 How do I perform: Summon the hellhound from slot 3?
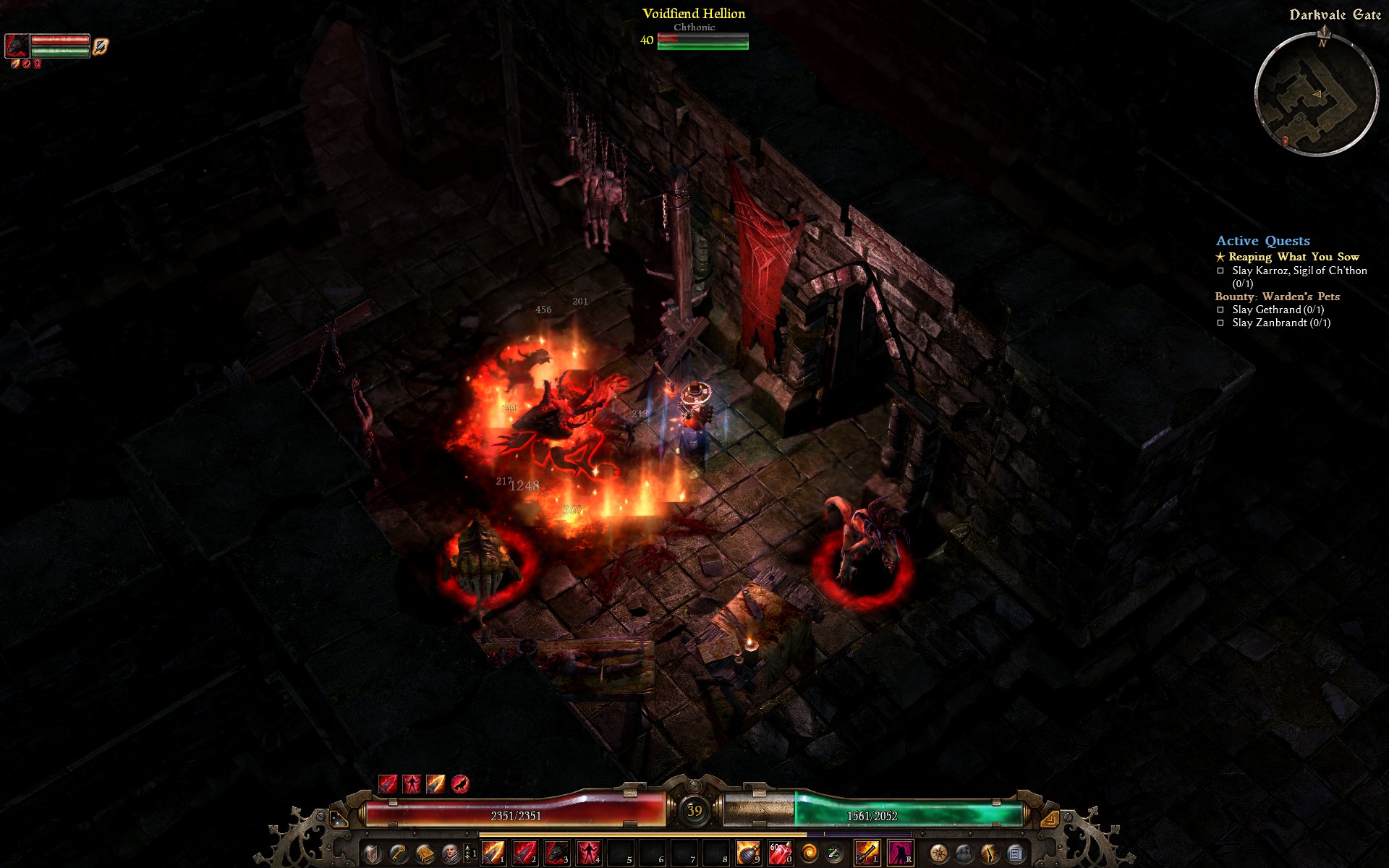[x=556, y=853]
